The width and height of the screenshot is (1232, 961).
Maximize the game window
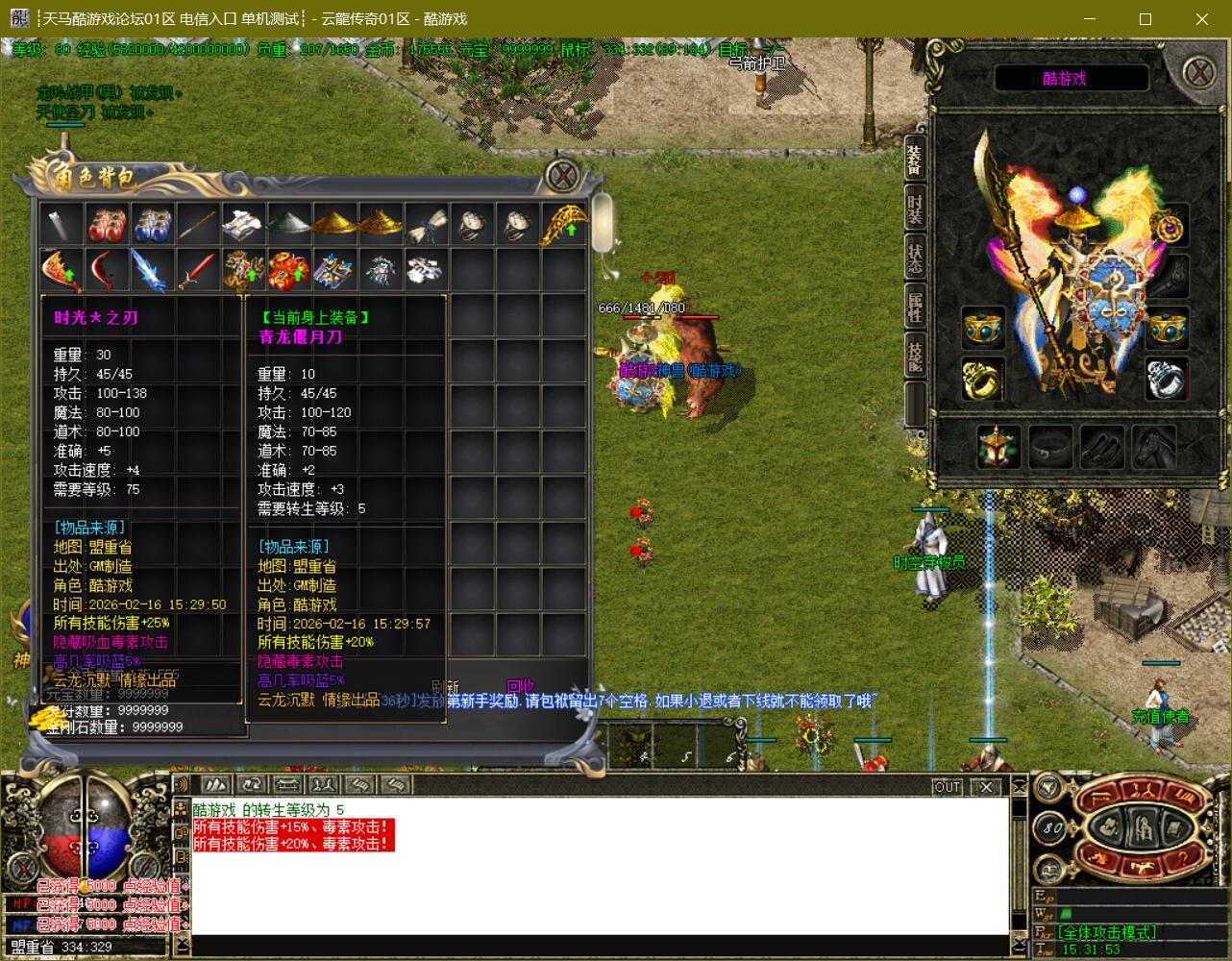click(x=1146, y=19)
